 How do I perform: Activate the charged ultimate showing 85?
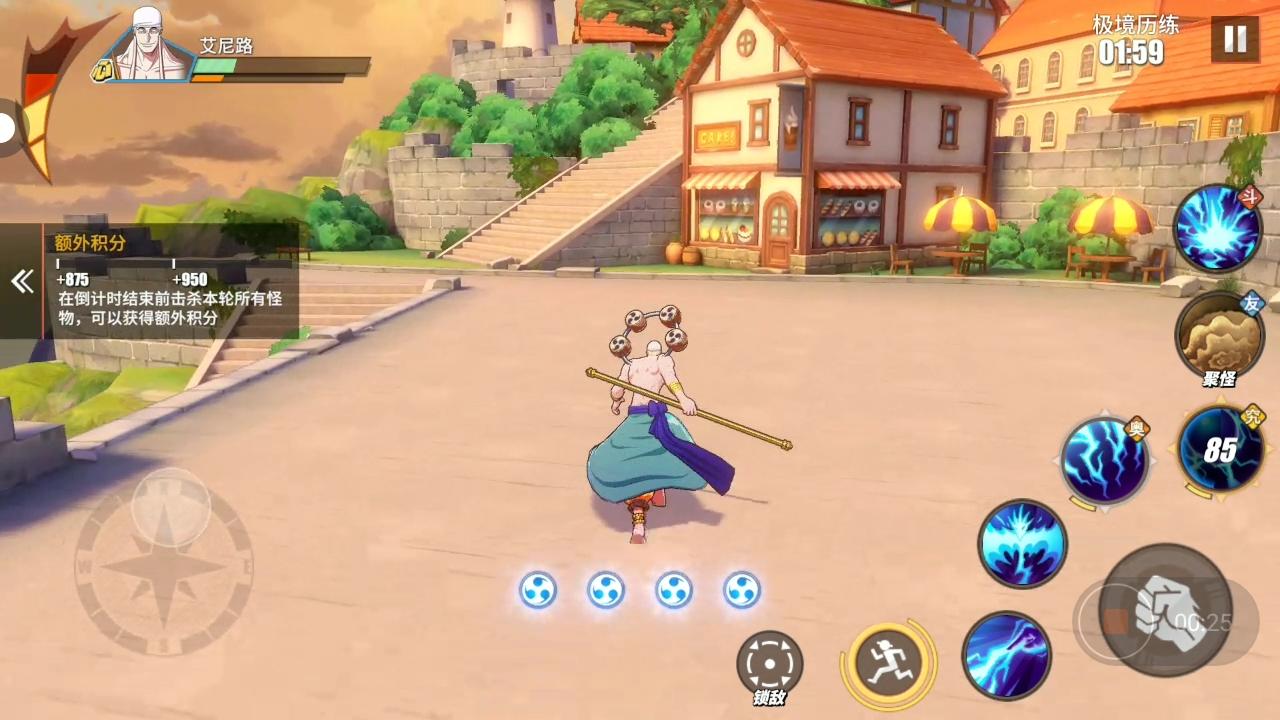tap(1218, 448)
